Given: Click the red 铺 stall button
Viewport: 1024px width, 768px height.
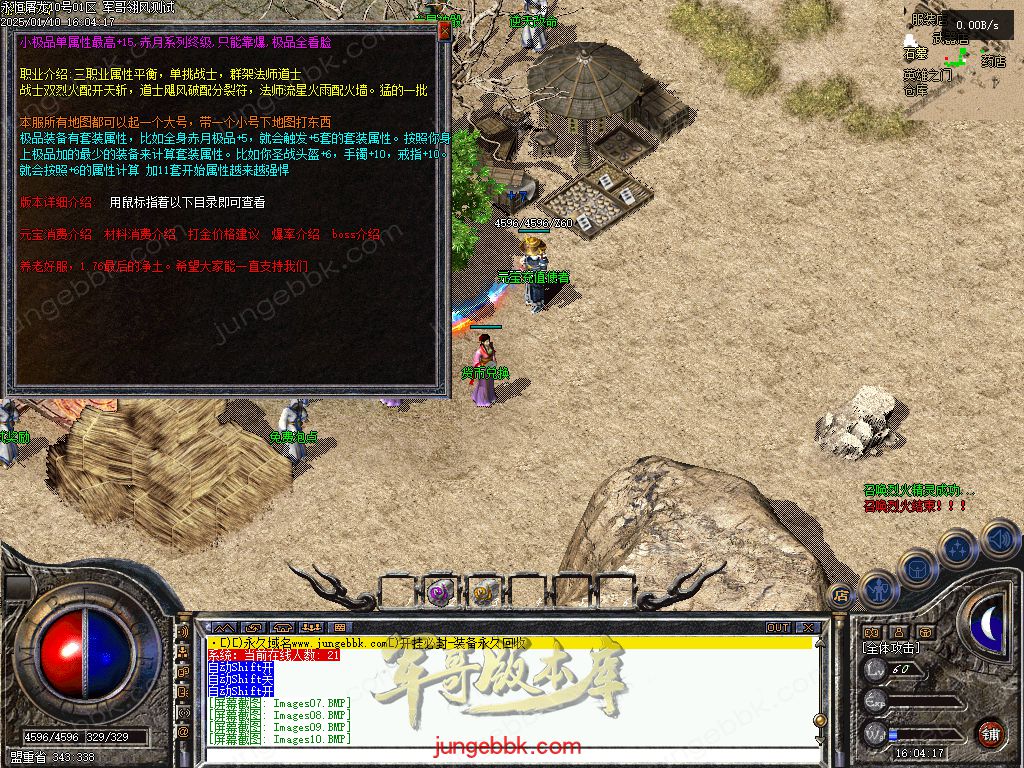Looking at the screenshot, I should (x=990, y=733).
